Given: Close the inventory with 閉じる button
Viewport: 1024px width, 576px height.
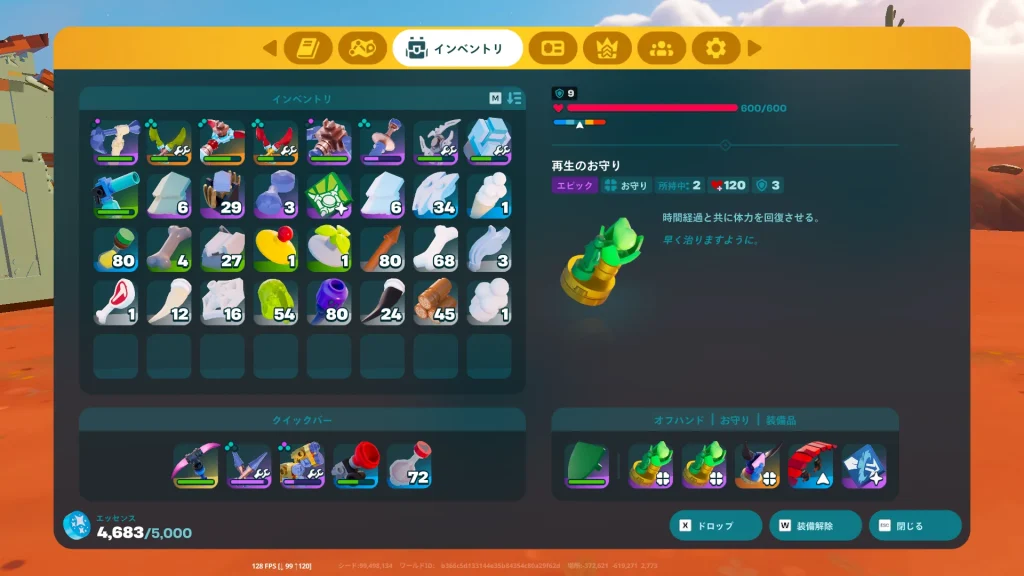Looking at the screenshot, I should [x=915, y=525].
